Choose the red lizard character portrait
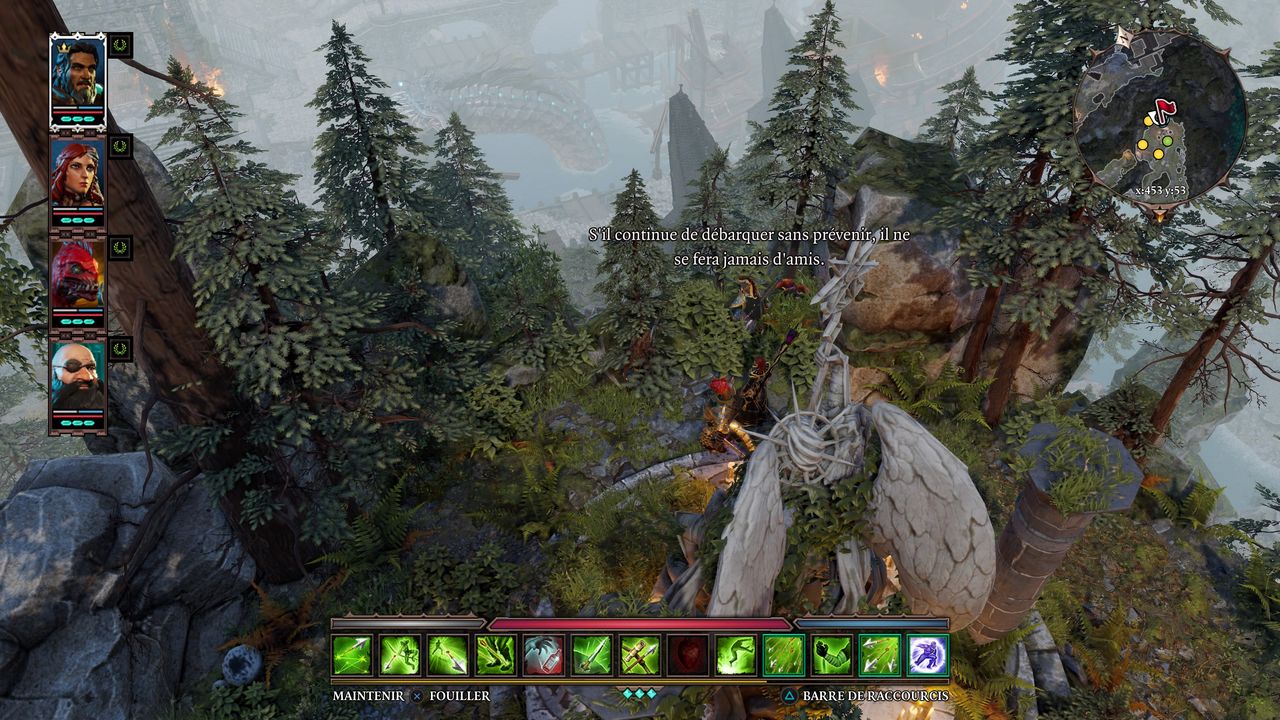 pos(77,273)
